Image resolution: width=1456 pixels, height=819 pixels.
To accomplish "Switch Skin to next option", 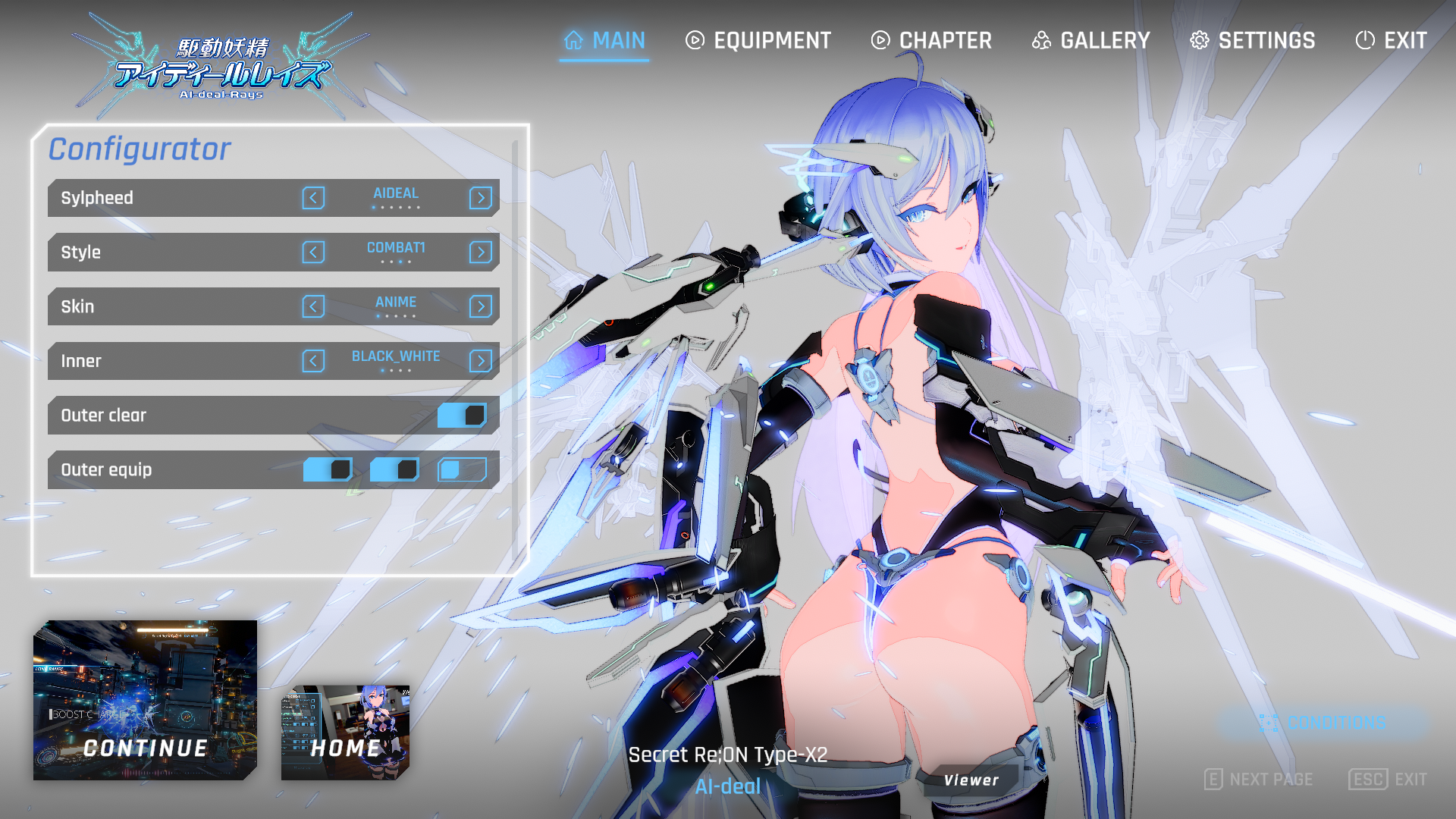I will 481,306.
